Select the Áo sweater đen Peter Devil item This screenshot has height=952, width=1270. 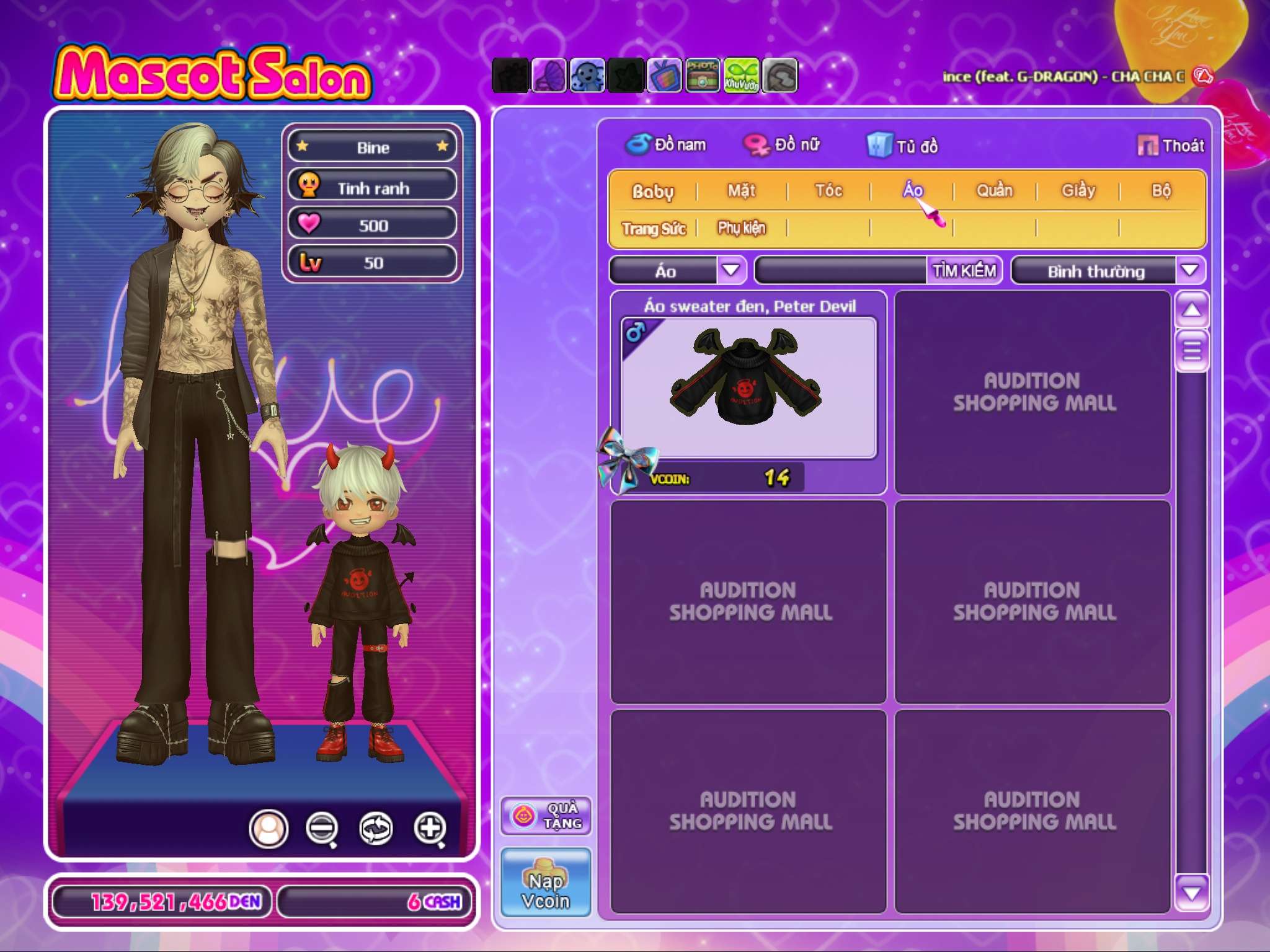click(748, 387)
